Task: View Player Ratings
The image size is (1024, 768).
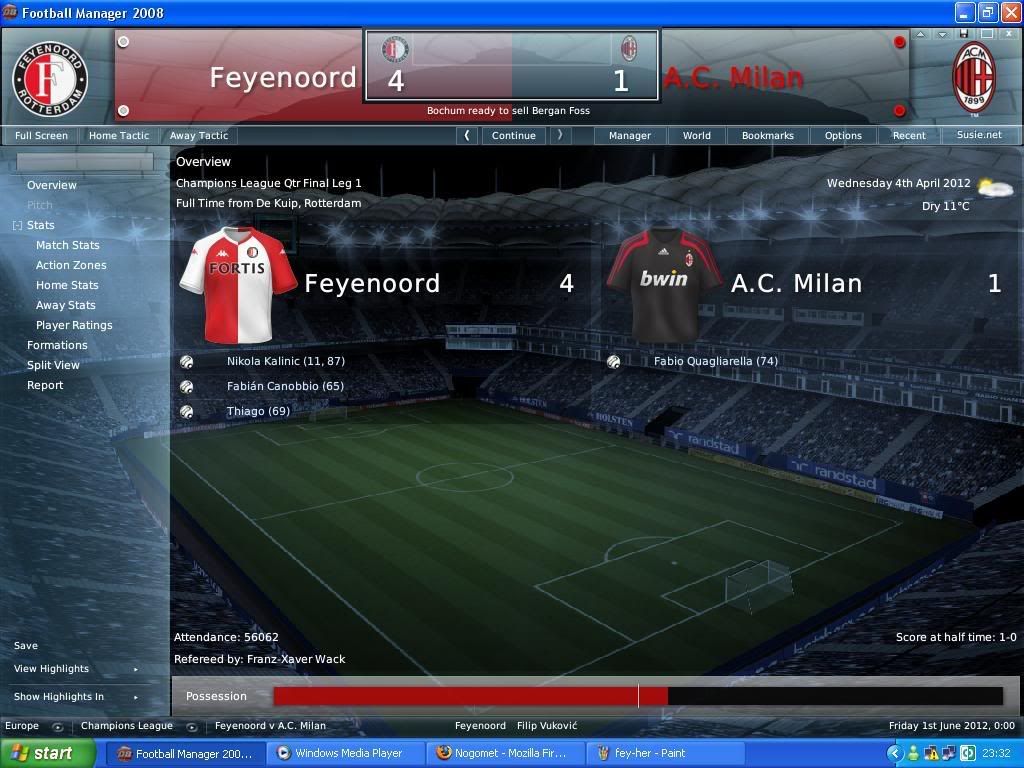Action: 74,325
